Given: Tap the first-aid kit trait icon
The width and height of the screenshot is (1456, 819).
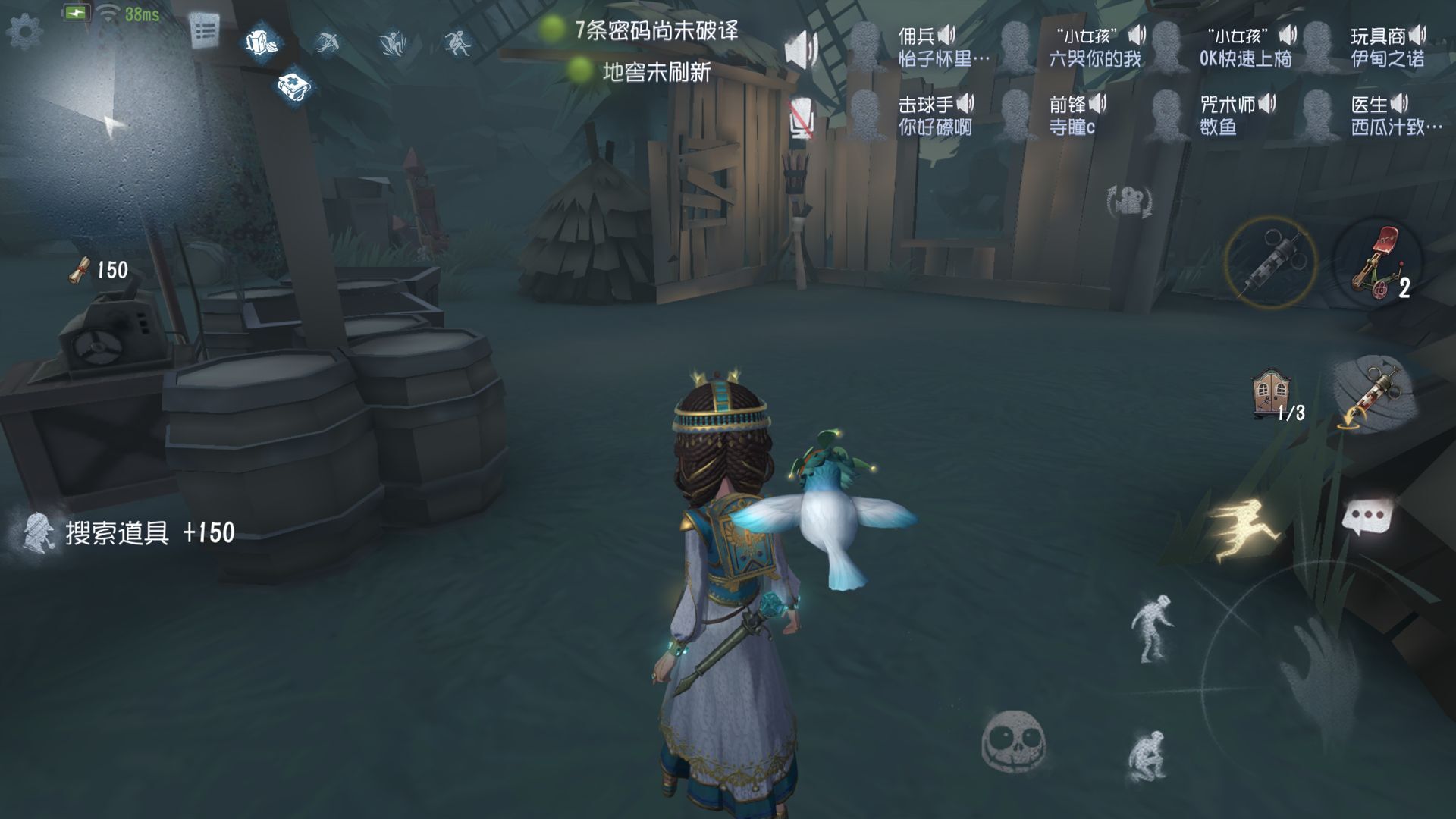Looking at the screenshot, I should [x=294, y=86].
